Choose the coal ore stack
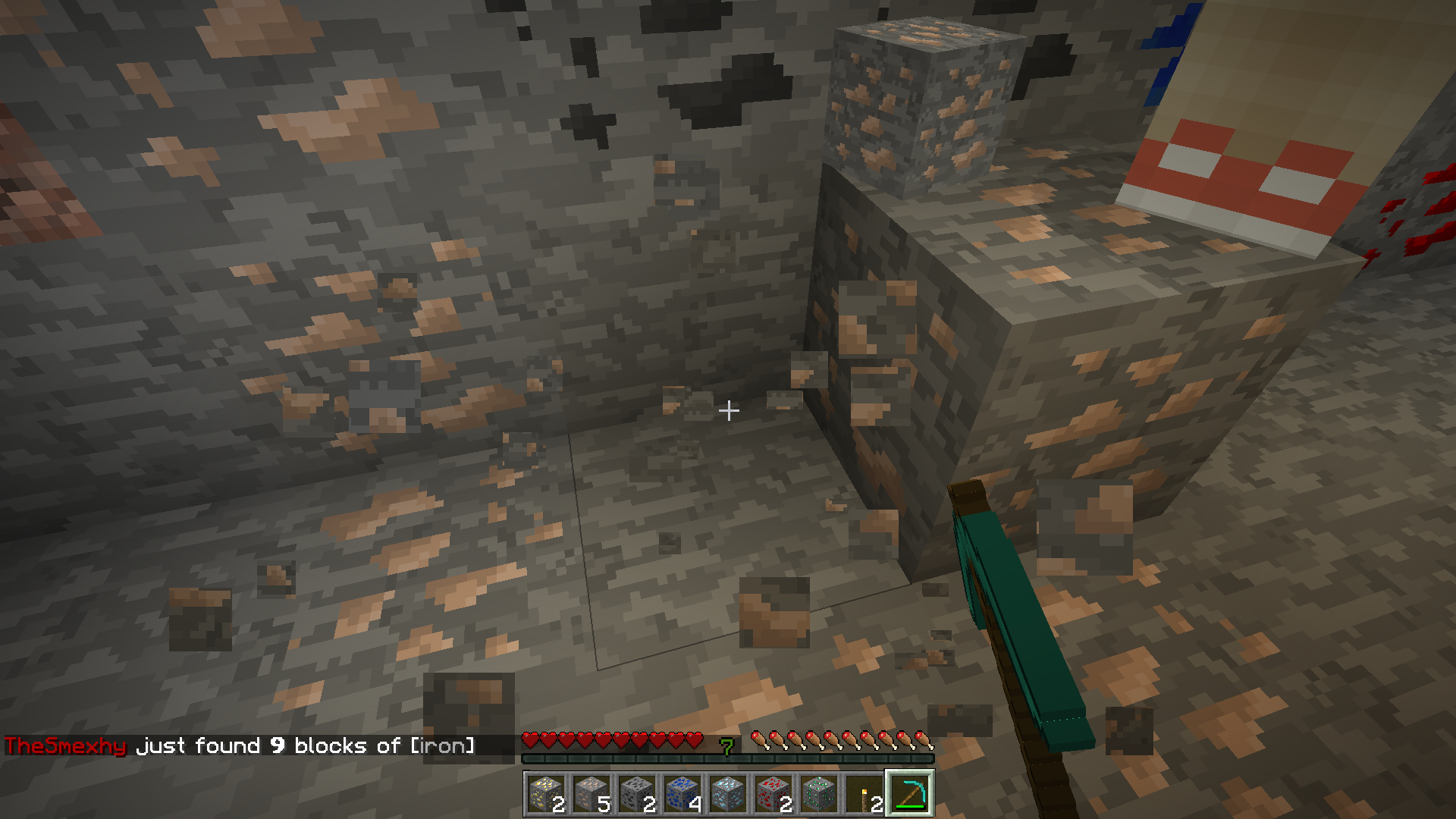1456x819 pixels. click(637, 794)
